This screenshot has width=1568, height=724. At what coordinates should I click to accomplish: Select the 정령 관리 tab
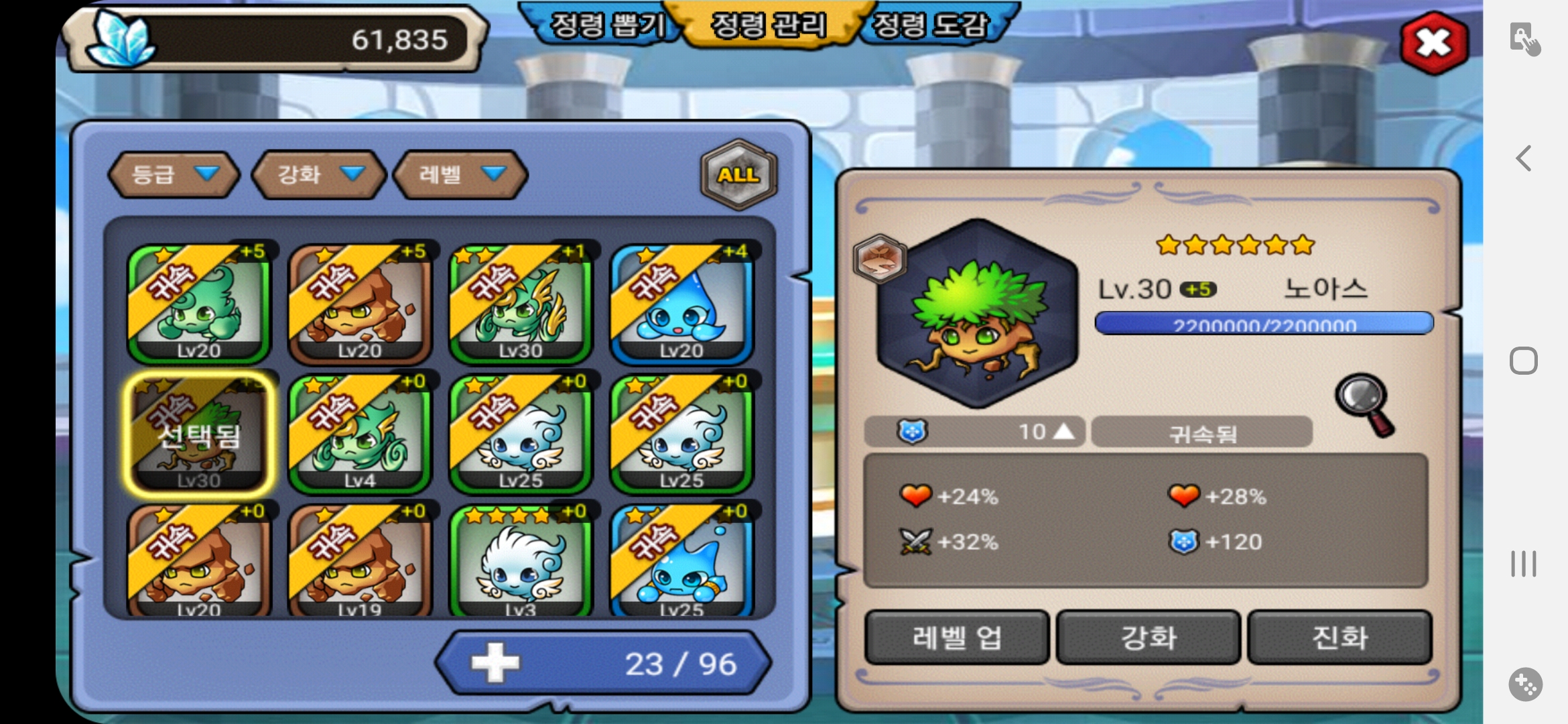(x=768, y=25)
